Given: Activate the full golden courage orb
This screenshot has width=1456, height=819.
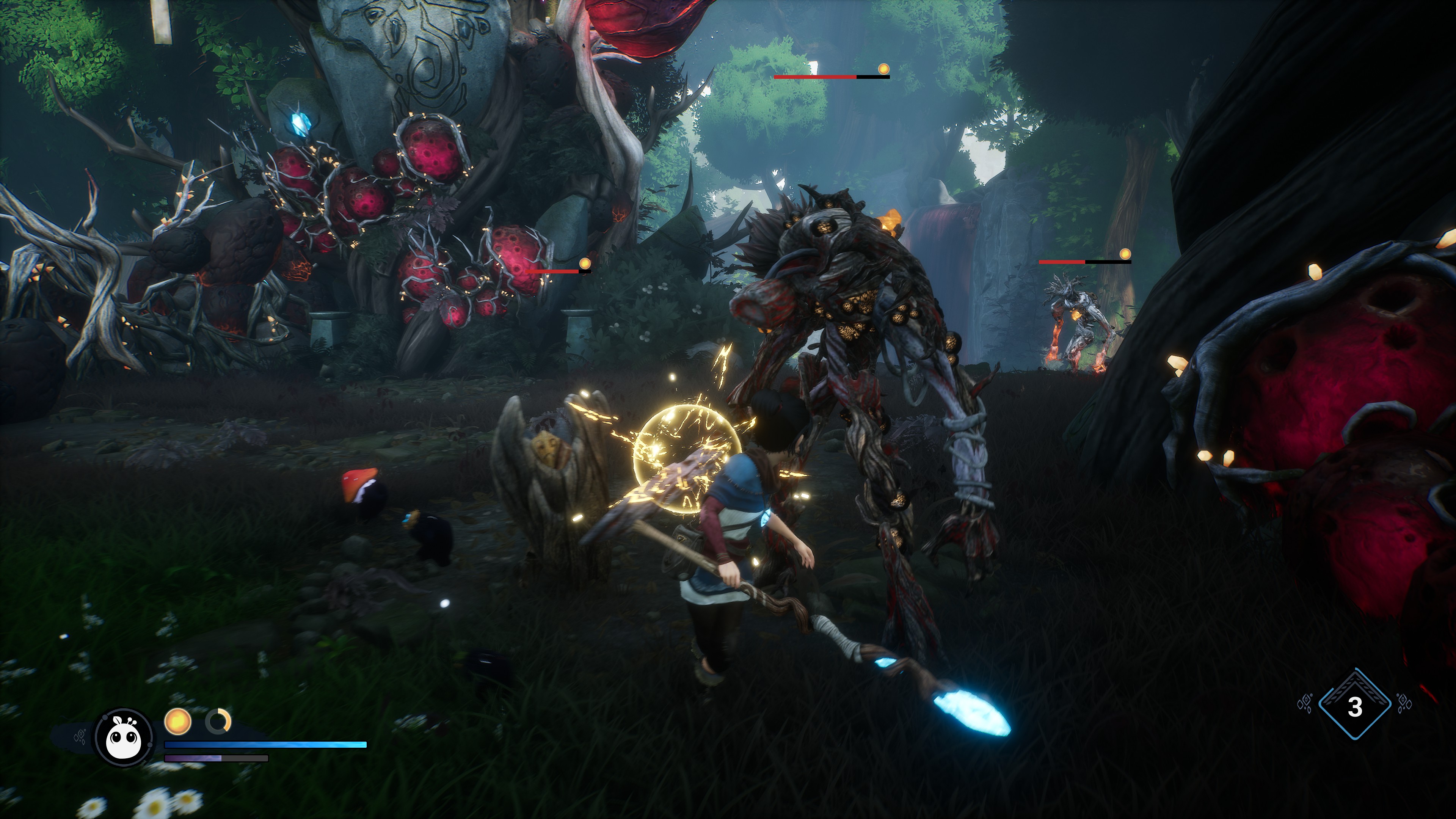Looking at the screenshot, I should (177, 721).
